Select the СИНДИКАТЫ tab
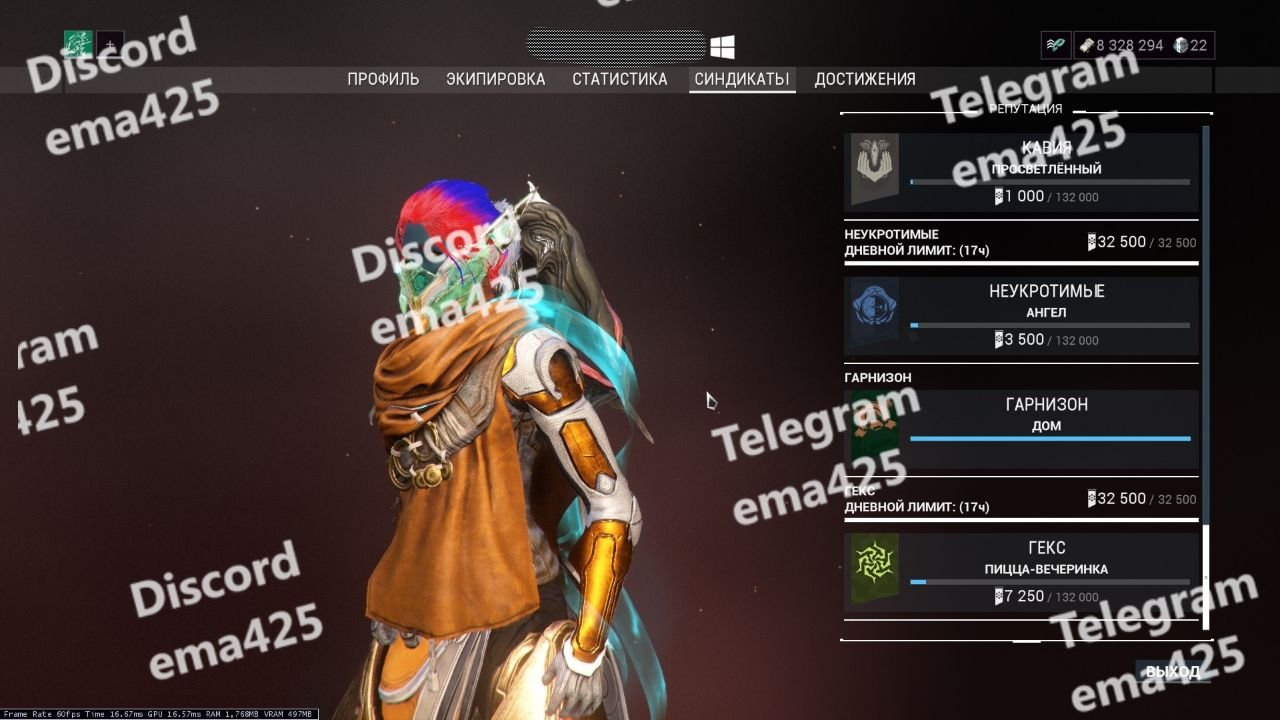Screen dimensions: 1280x720 [742, 79]
